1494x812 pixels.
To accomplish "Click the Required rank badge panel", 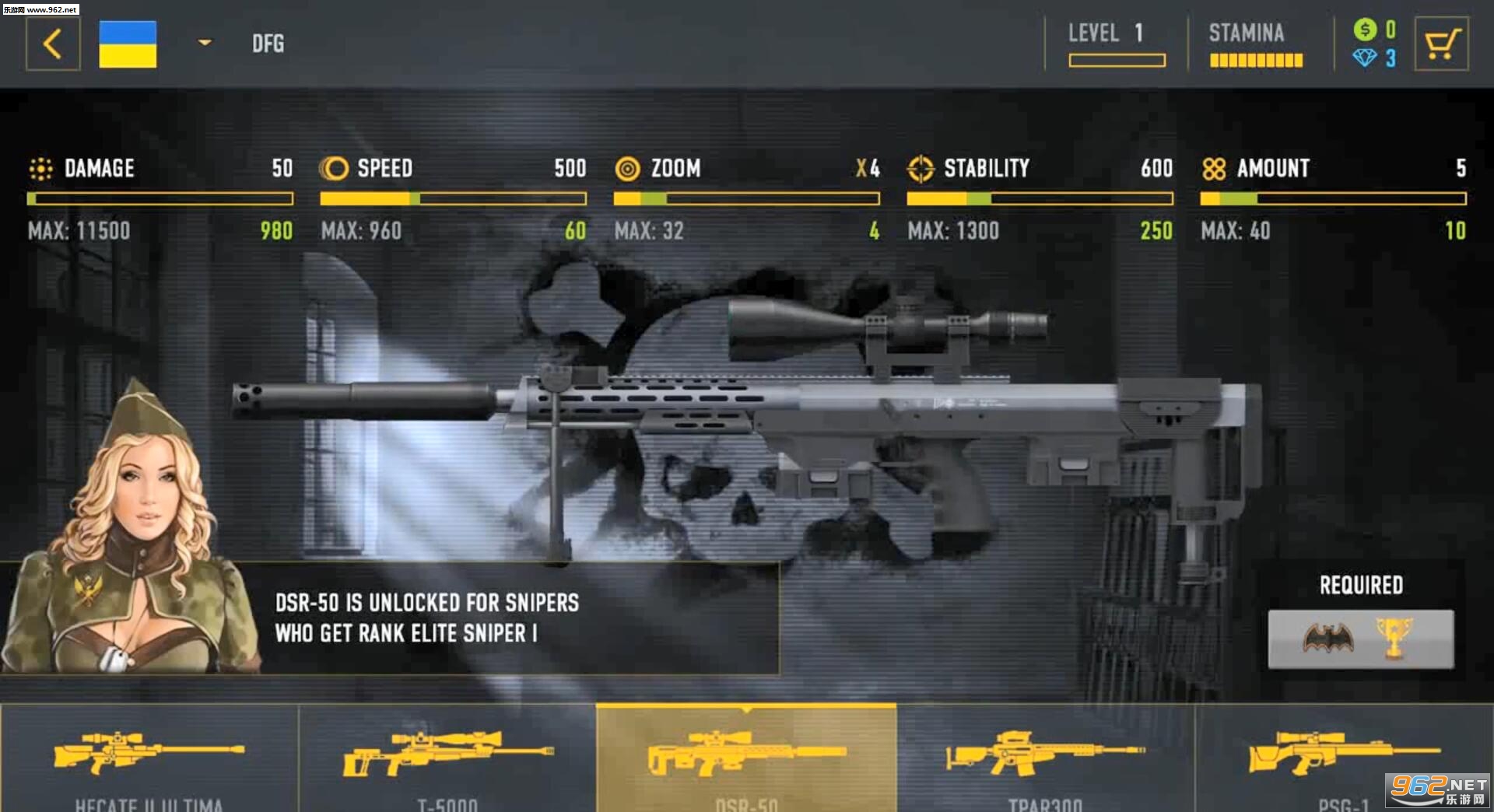I will 1361,639.
